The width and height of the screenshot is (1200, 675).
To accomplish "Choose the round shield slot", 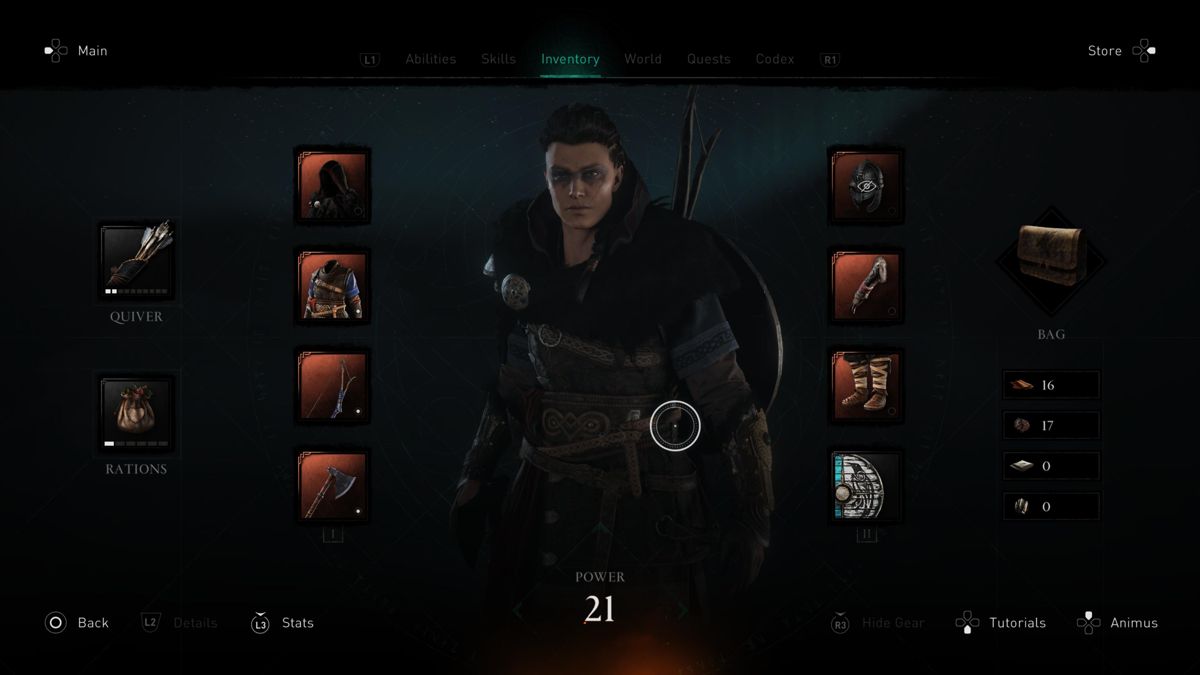I will (x=866, y=486).
